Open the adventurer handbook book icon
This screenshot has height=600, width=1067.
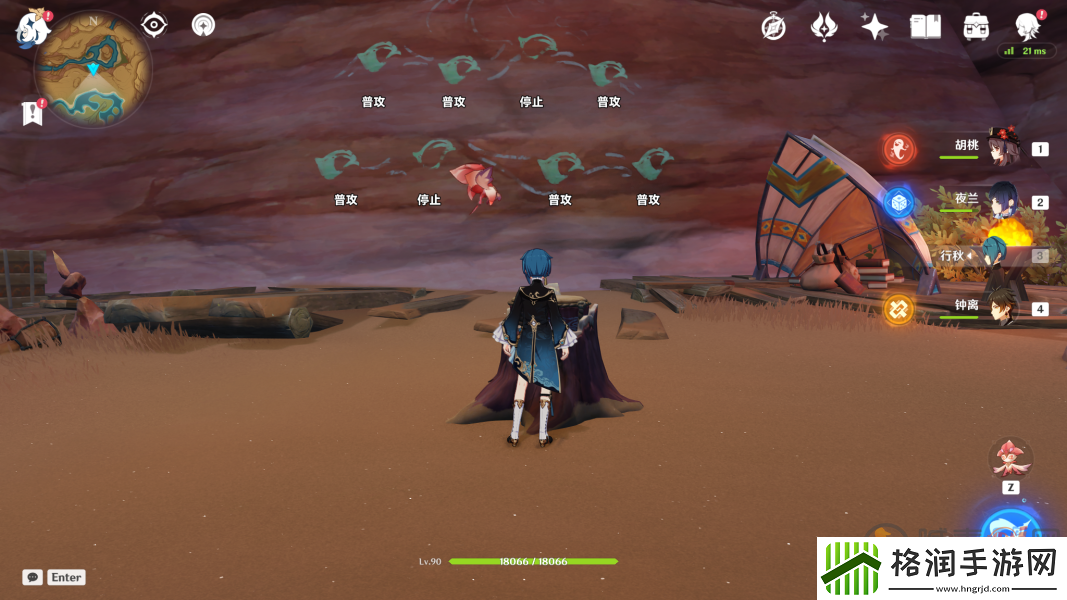coord(925,27)
